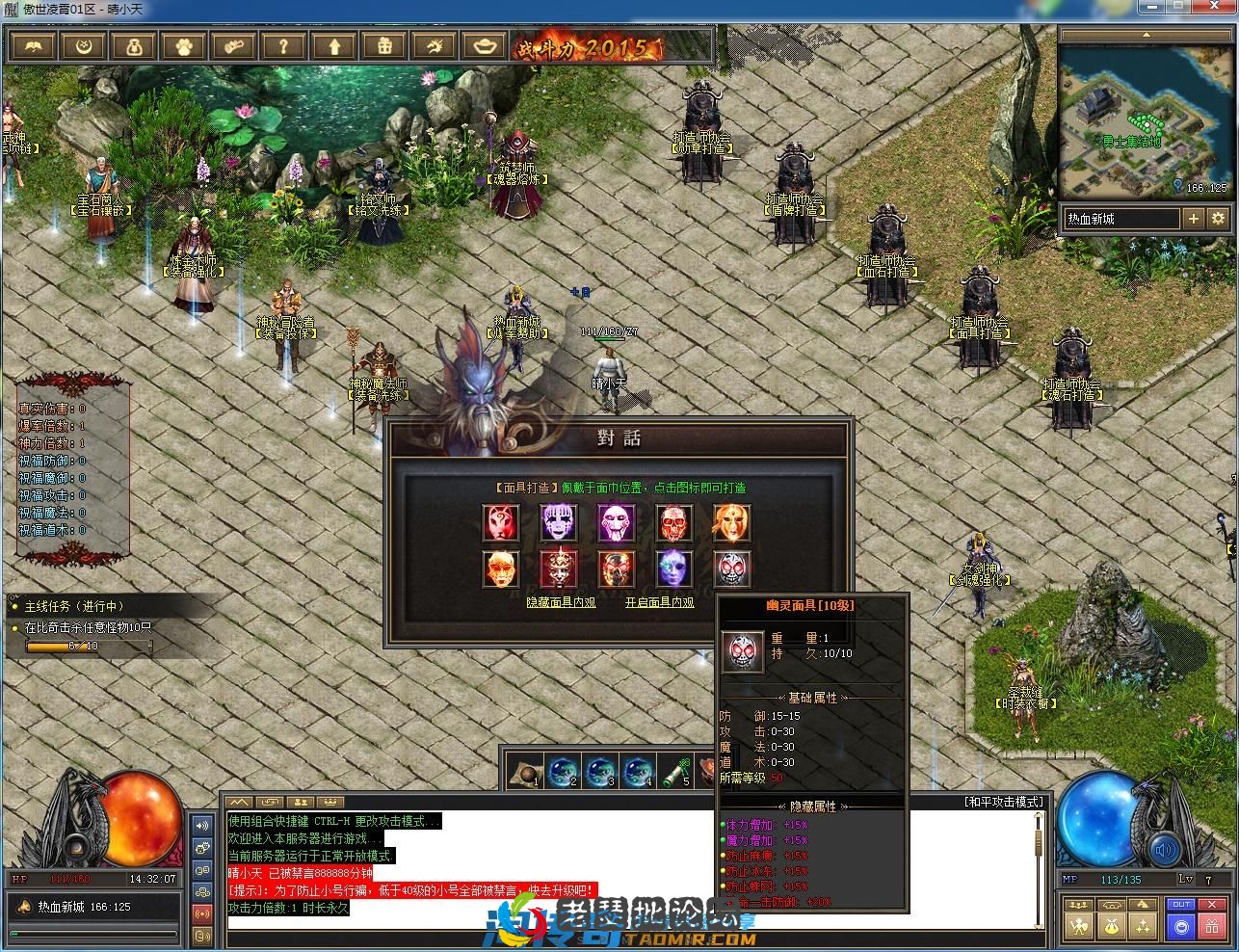Open the character warrior panel button
This screenshot has height=952, width=1239.
pos(1080,927)
